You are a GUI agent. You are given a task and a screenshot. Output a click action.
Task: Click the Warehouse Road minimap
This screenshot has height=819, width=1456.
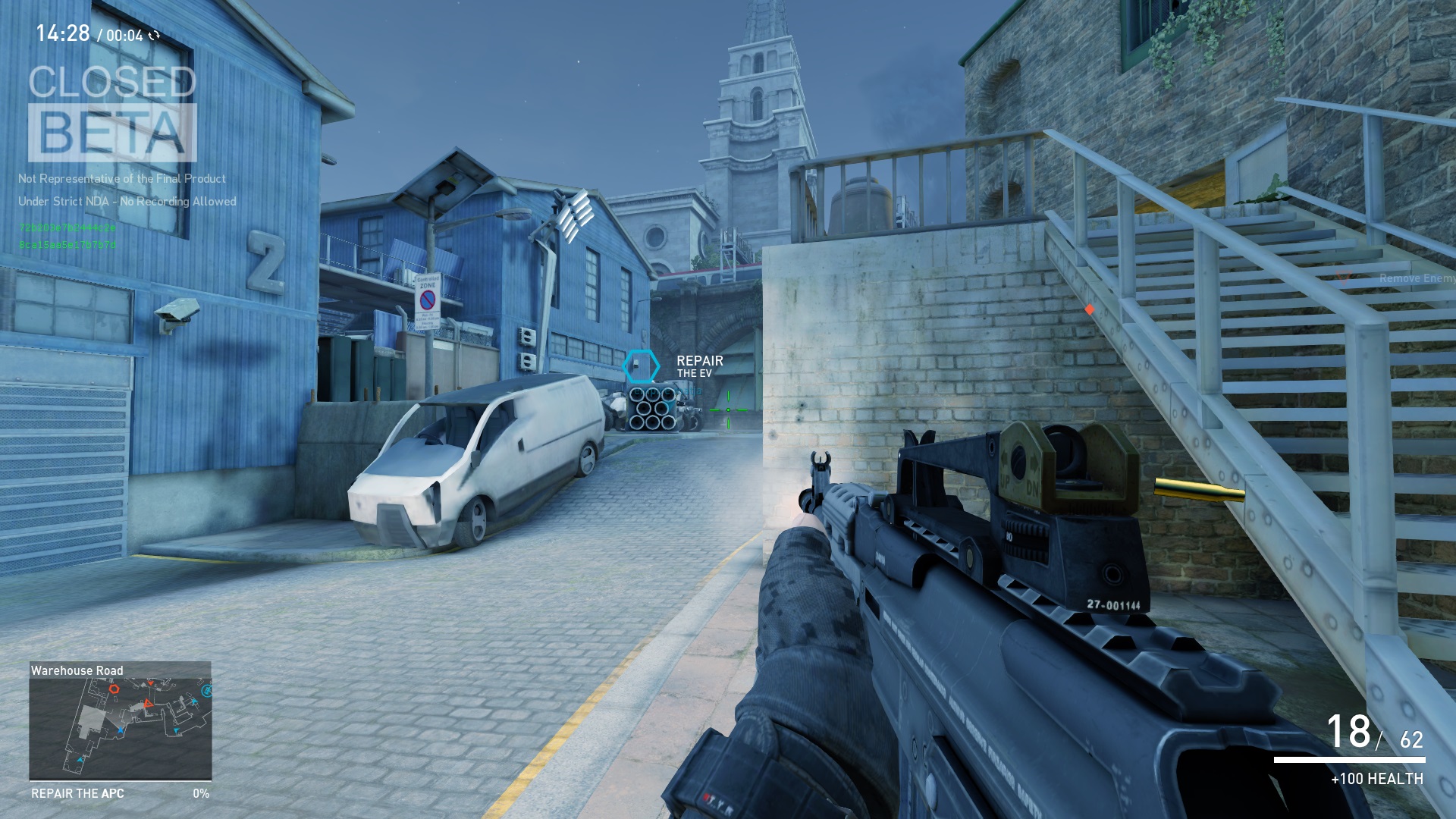point(120,726)
